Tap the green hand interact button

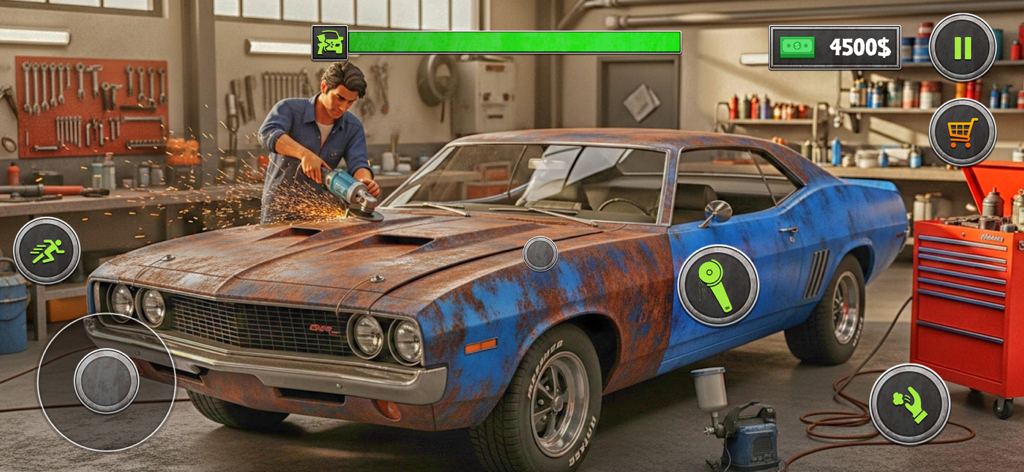(909, 404)
